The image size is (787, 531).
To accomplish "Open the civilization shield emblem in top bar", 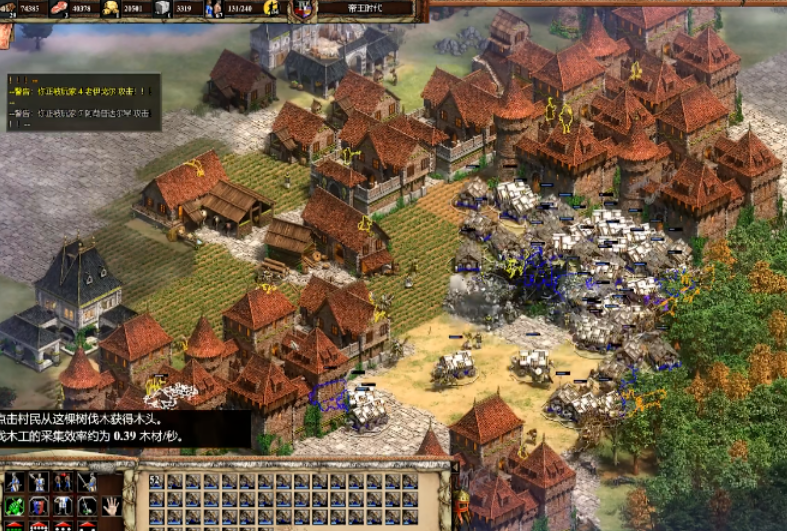I will 303,10.
